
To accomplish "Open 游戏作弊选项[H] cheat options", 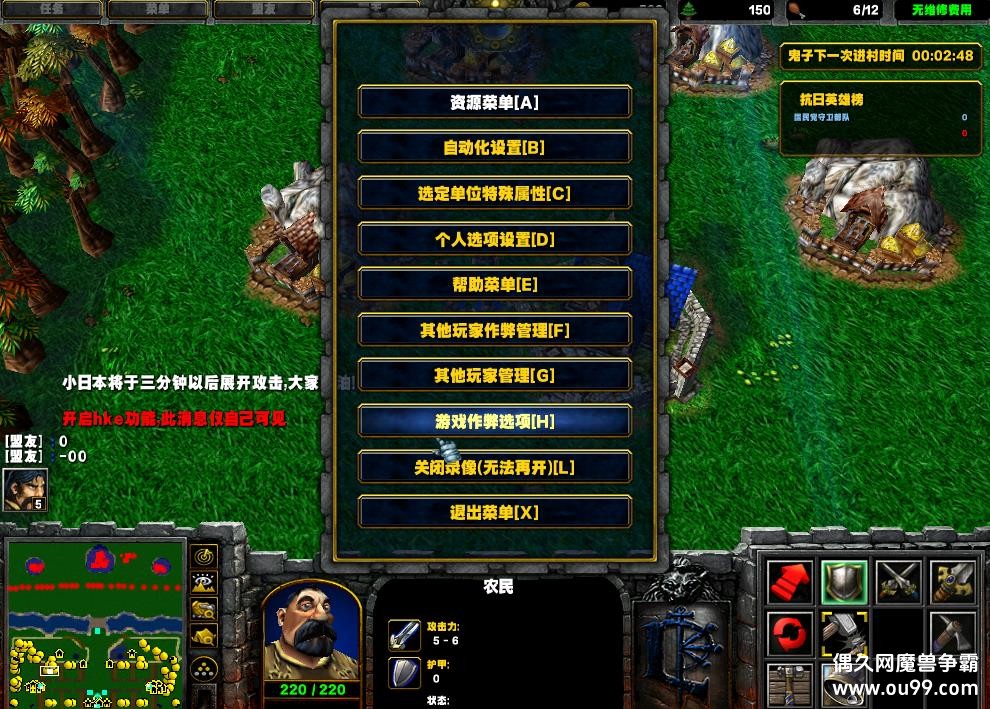I will point(494,421).
